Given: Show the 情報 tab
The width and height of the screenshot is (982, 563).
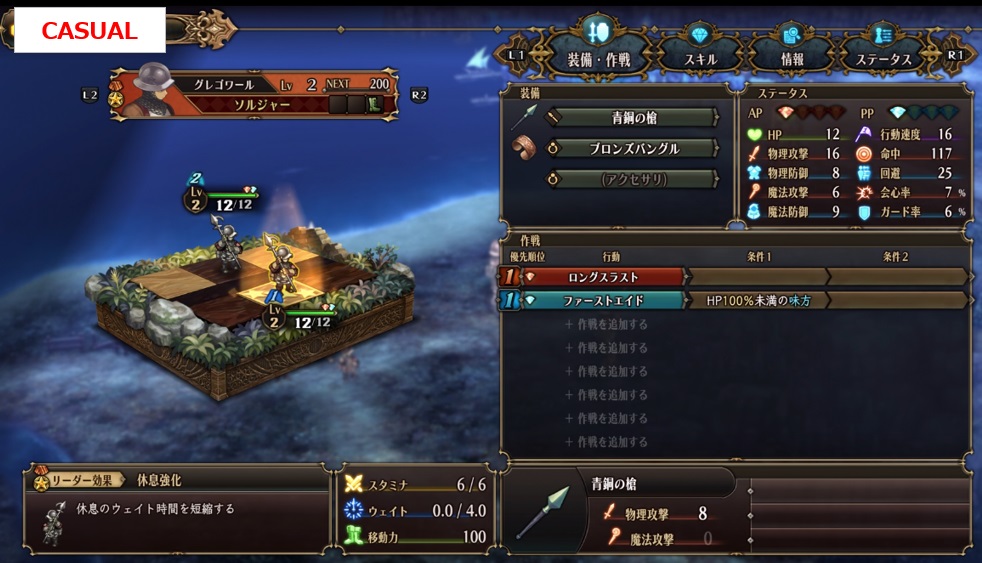Looking at the screenshot, I should tap(790, 46).
